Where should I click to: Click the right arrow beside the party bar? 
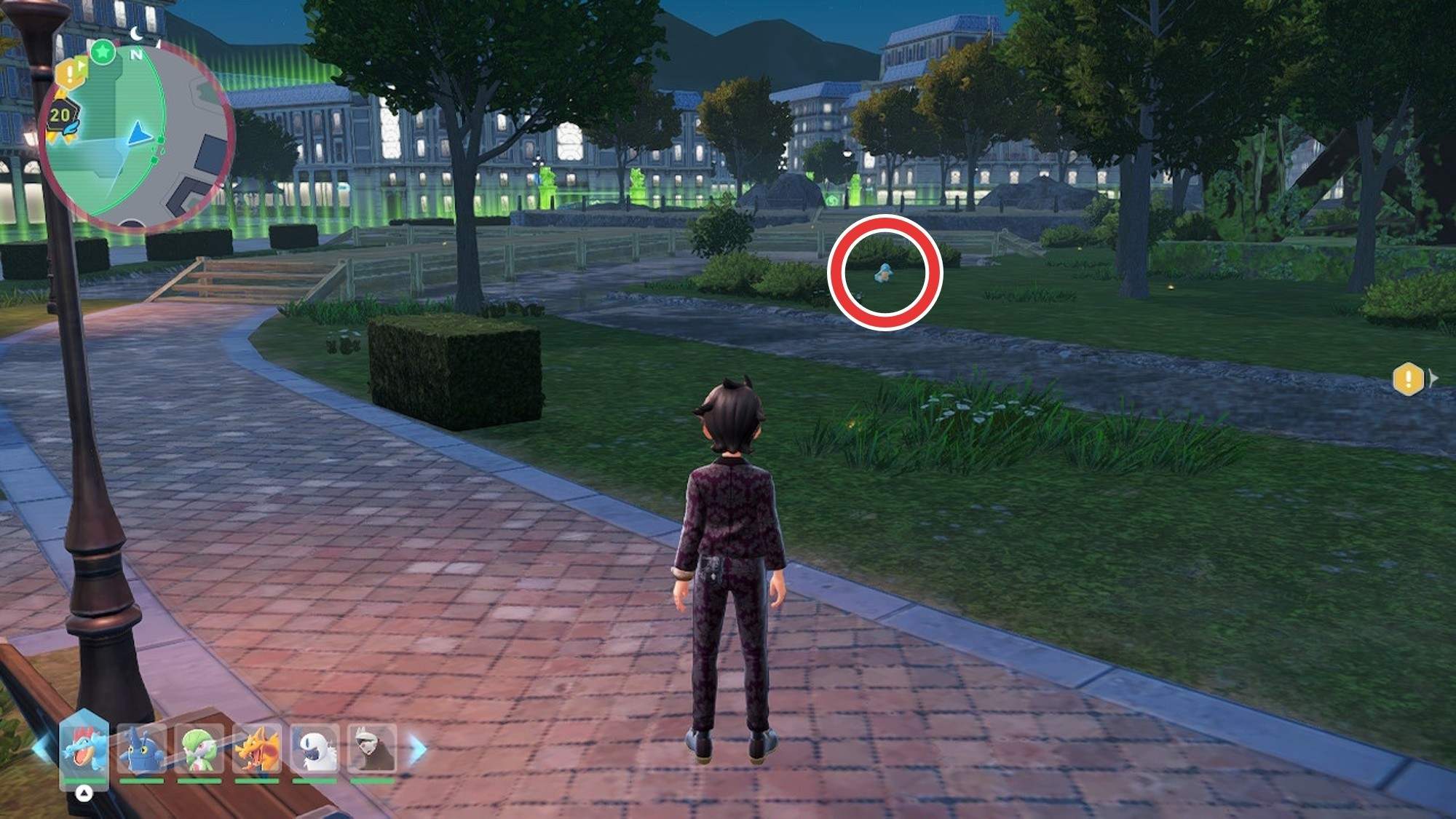(418, 748)
